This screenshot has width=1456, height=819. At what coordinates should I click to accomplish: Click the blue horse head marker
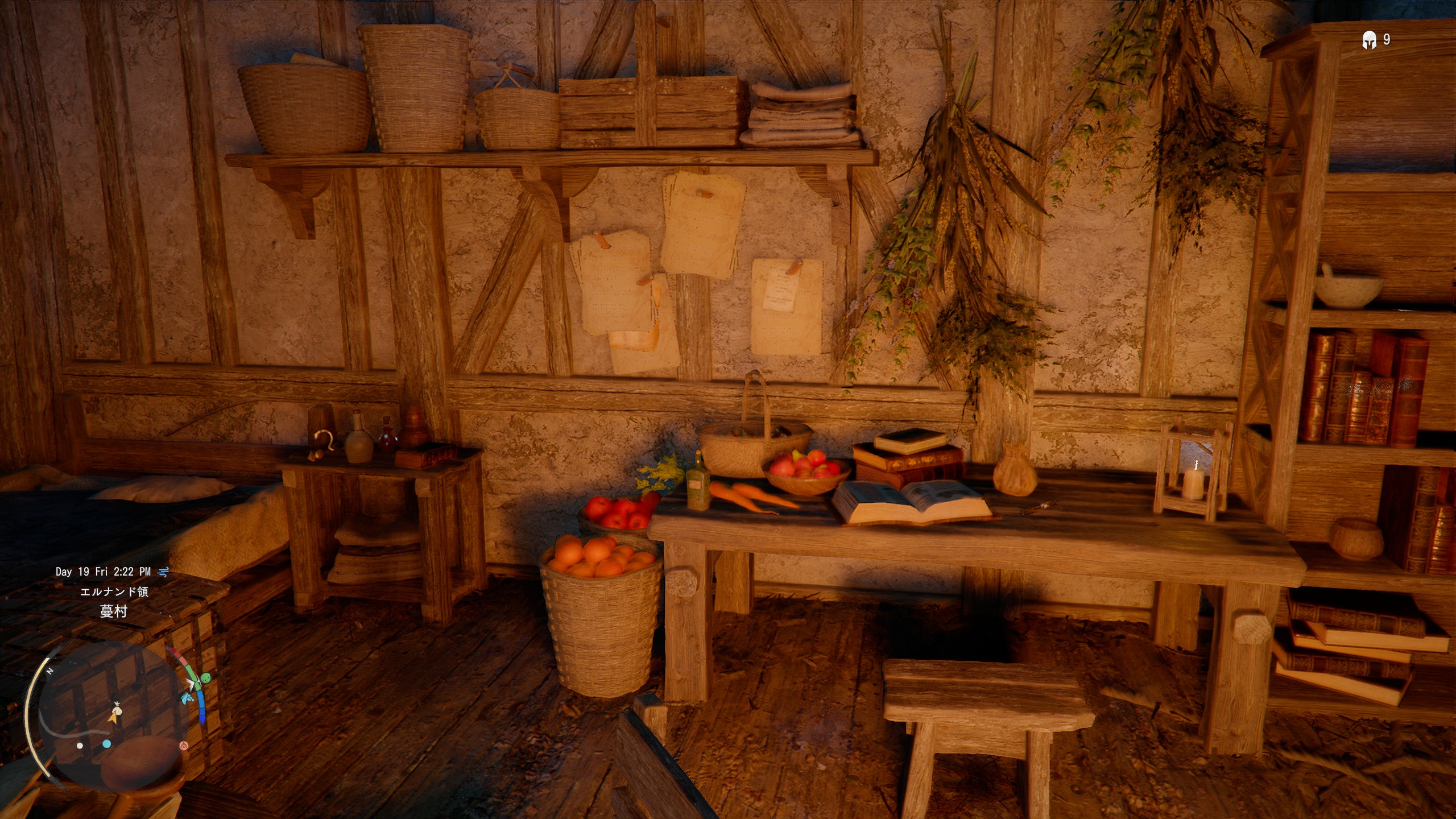point(187,698)
